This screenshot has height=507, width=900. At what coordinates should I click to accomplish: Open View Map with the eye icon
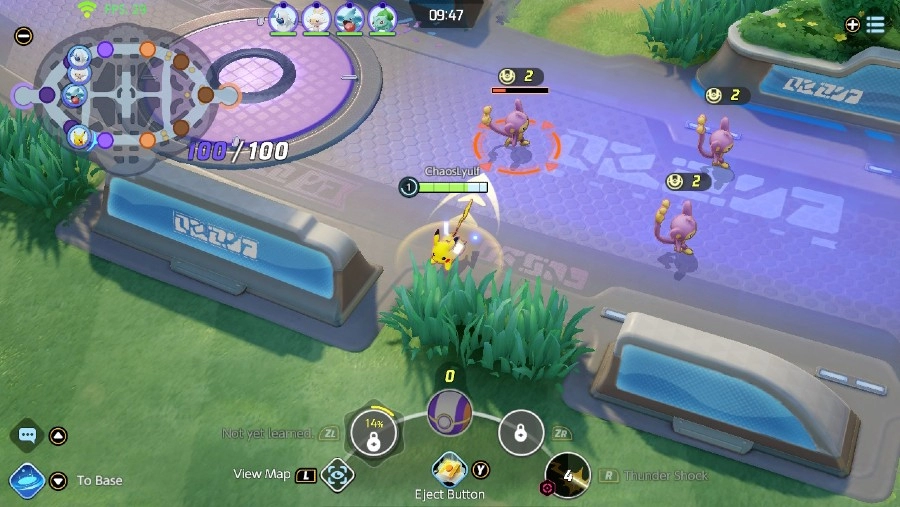pos(338,474)
